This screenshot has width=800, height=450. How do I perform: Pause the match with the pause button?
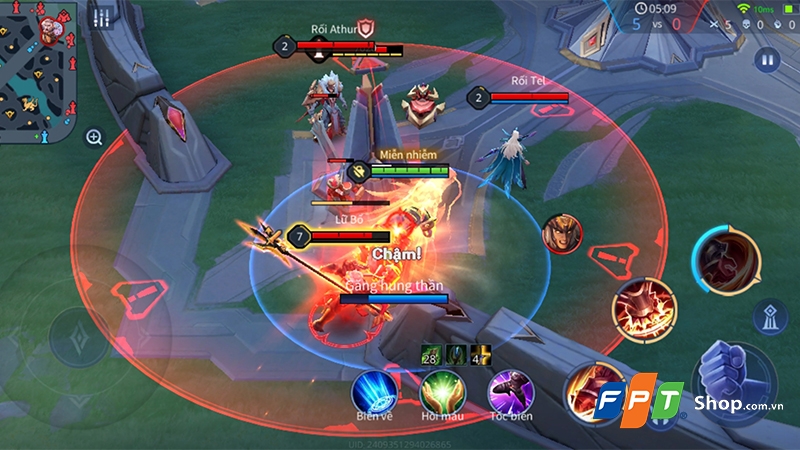(768, 59)
